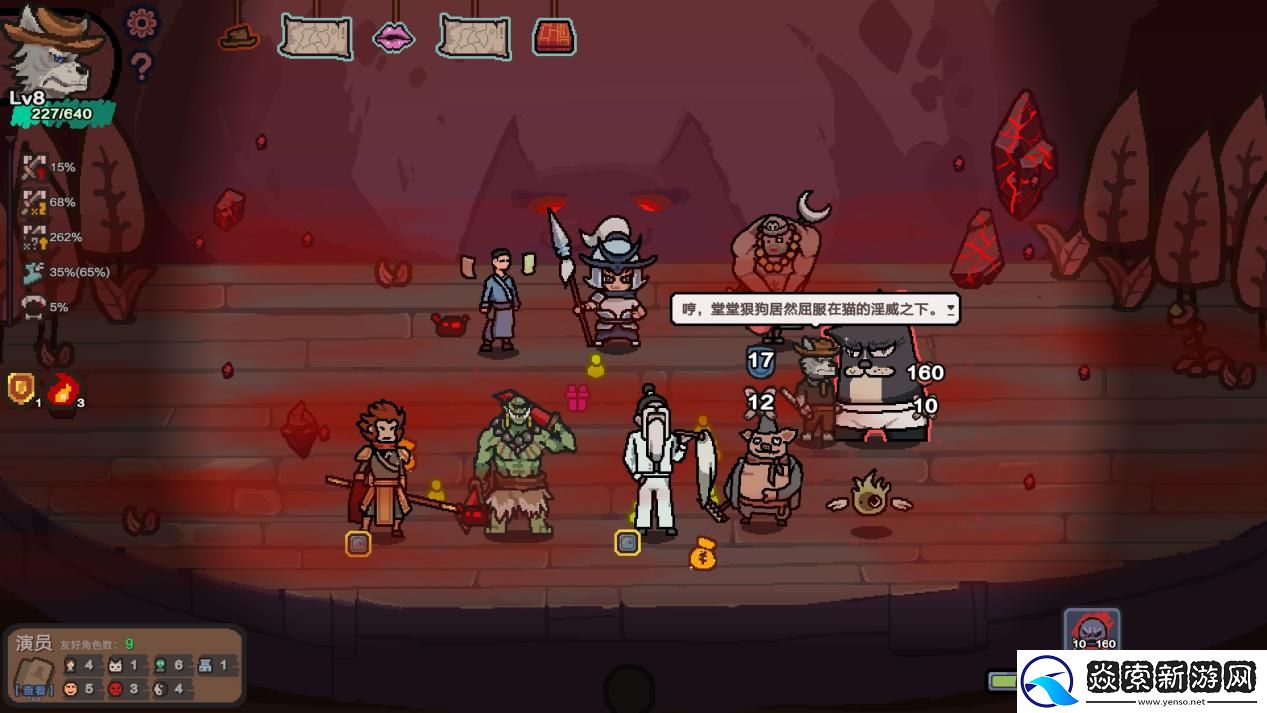Click the red angry face counter
The width and height of the screenshot is (1267, 713).
117,689
